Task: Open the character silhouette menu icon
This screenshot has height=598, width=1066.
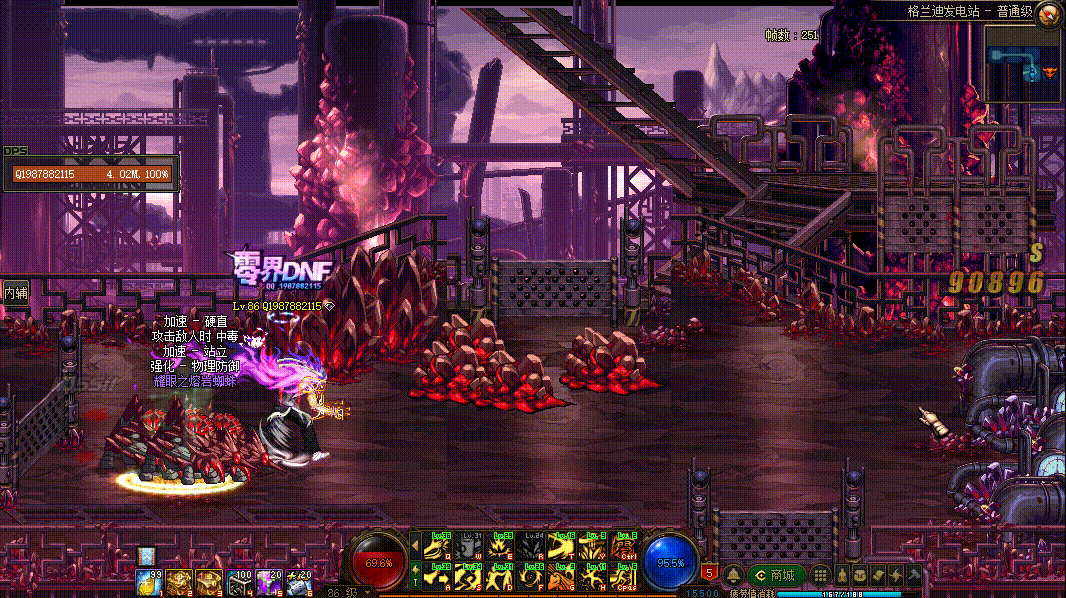Action: 842,575
